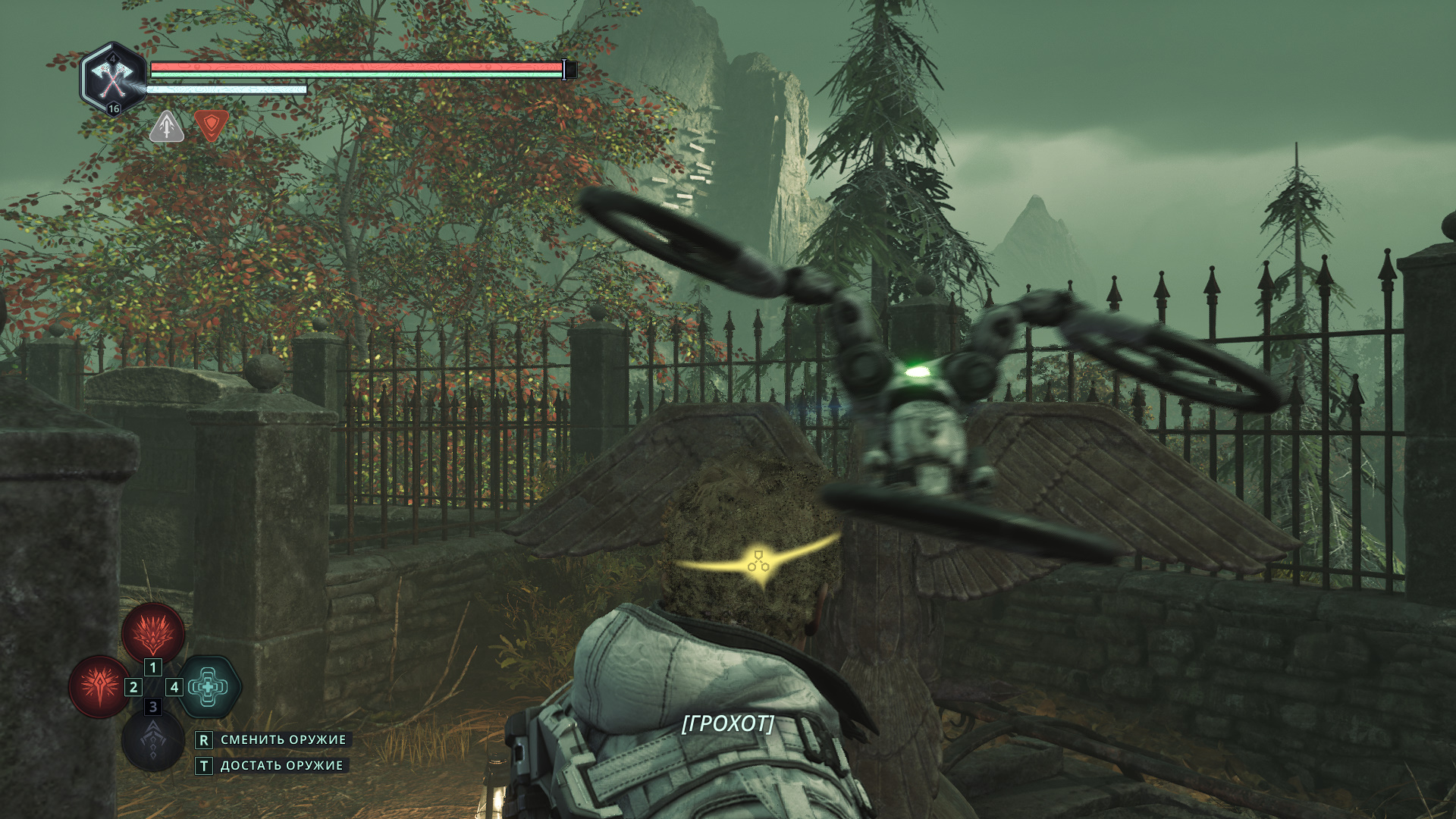Select the red shield debuff status icon
Screen dimensions: 1456x819
click(x=211, y=124)
